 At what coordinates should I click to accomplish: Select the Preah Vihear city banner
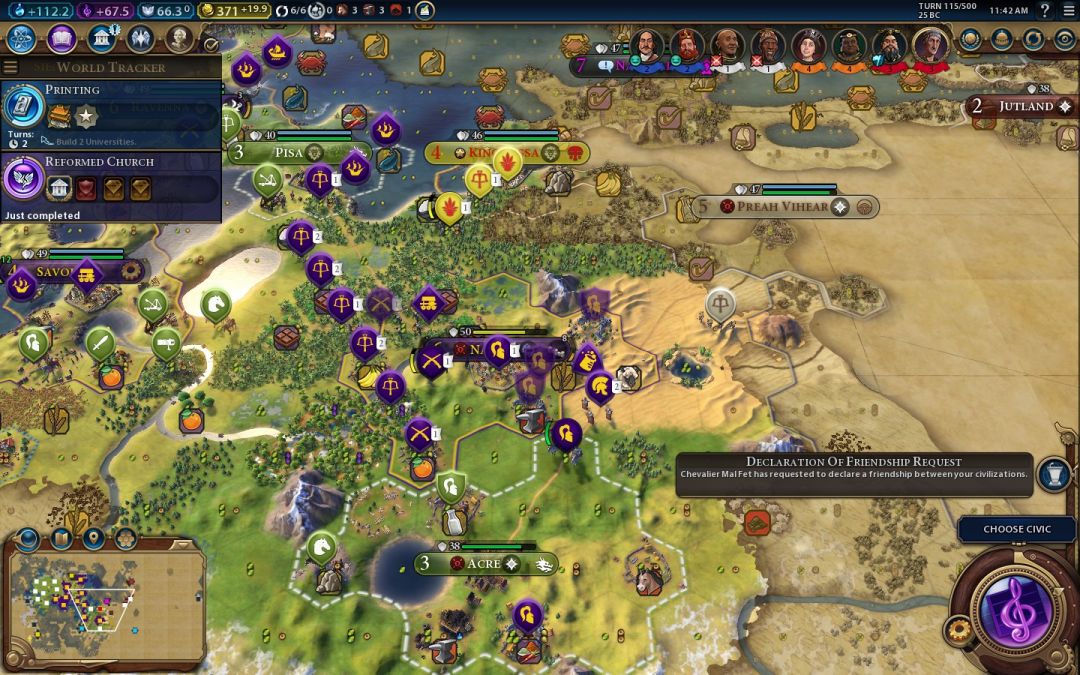[782, 207]
